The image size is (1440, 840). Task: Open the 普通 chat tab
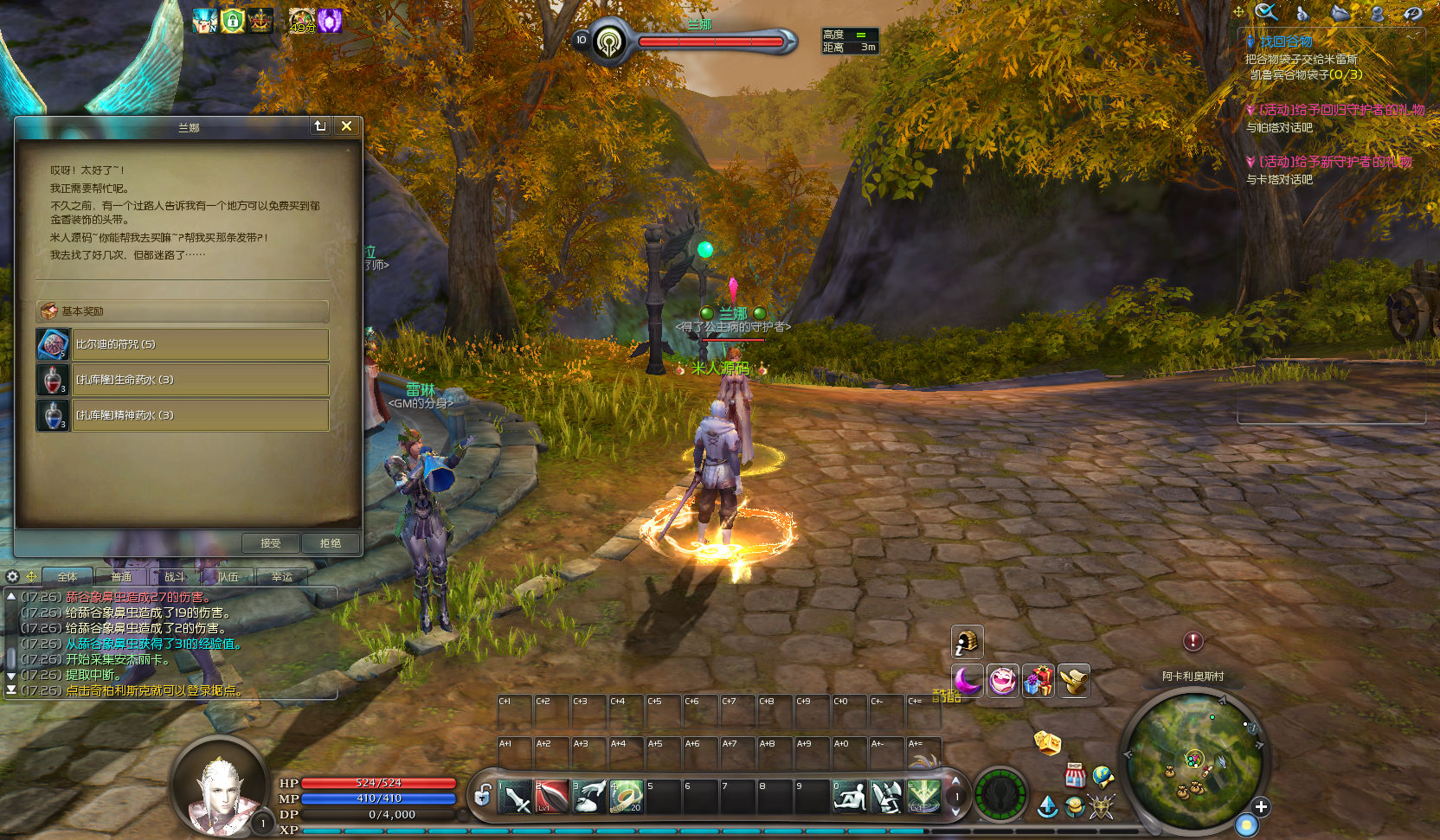tap(121, 577)
